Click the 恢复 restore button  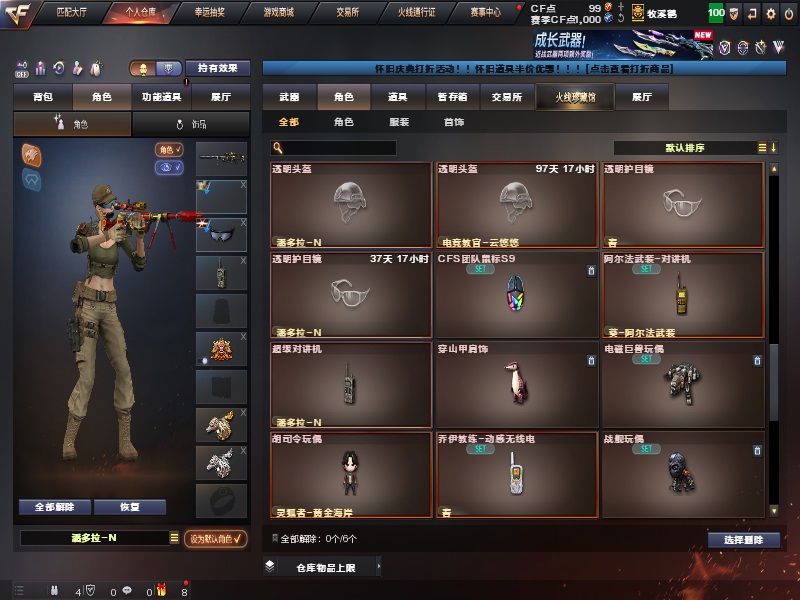(129, 507)
